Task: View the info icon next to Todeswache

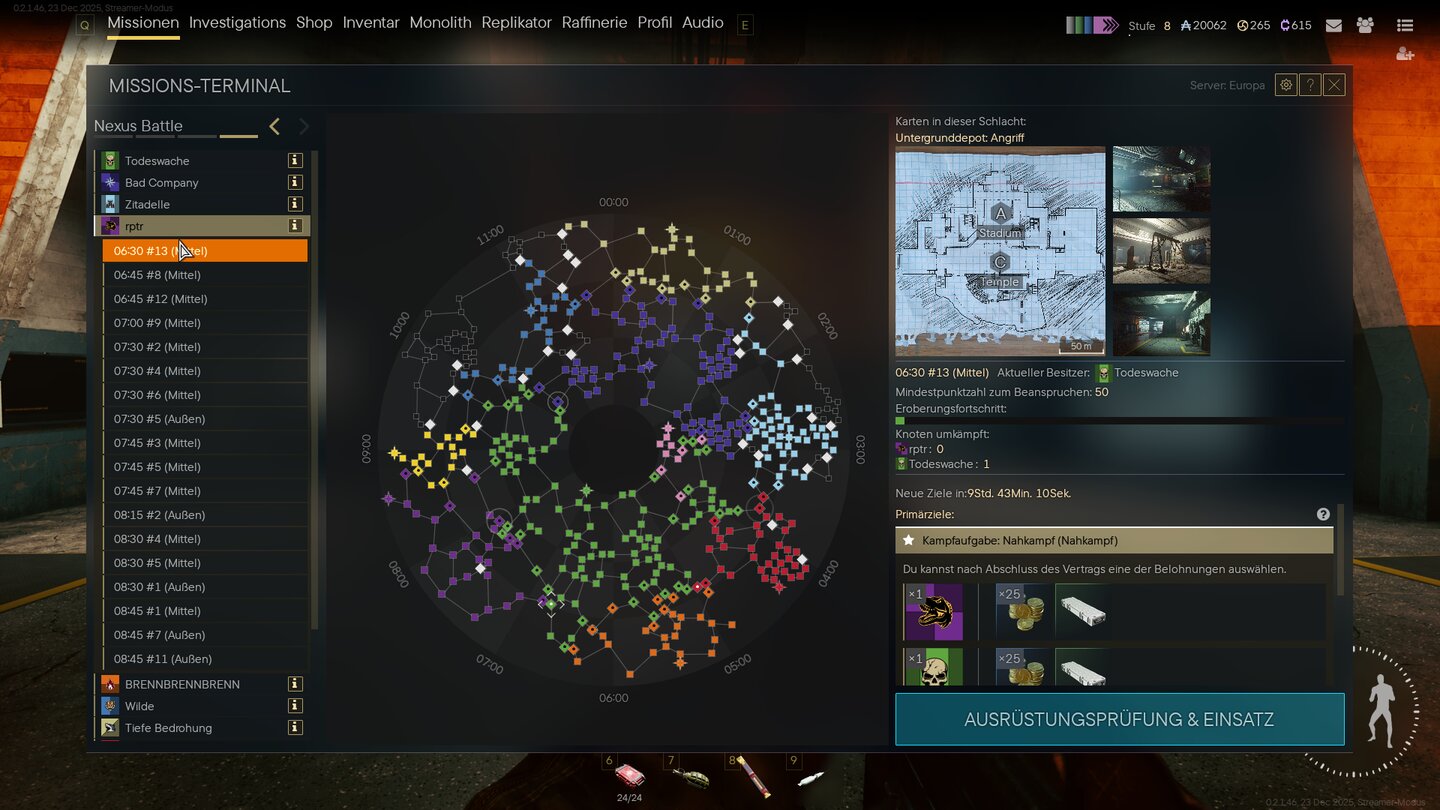Action: point(296,160)
